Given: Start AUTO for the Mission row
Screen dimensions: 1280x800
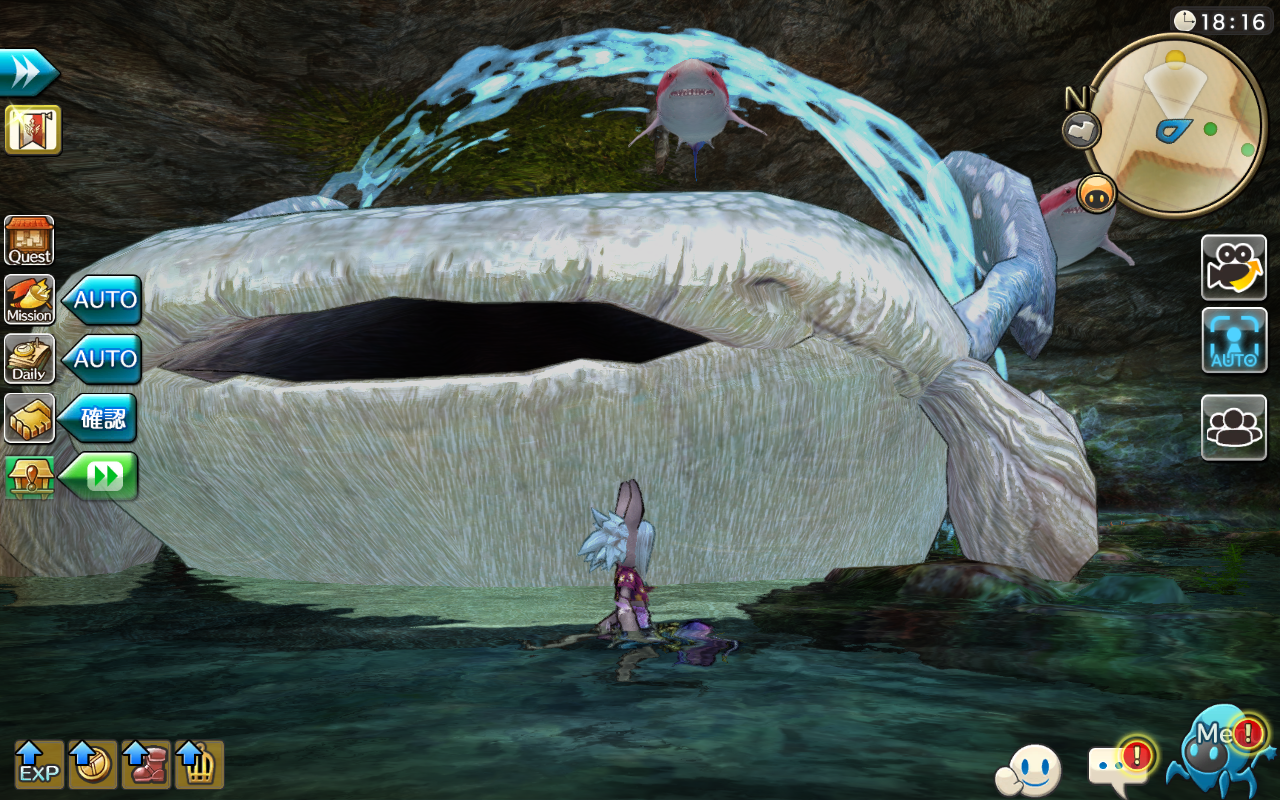Looking at the screenshot, I should point(103,300).
